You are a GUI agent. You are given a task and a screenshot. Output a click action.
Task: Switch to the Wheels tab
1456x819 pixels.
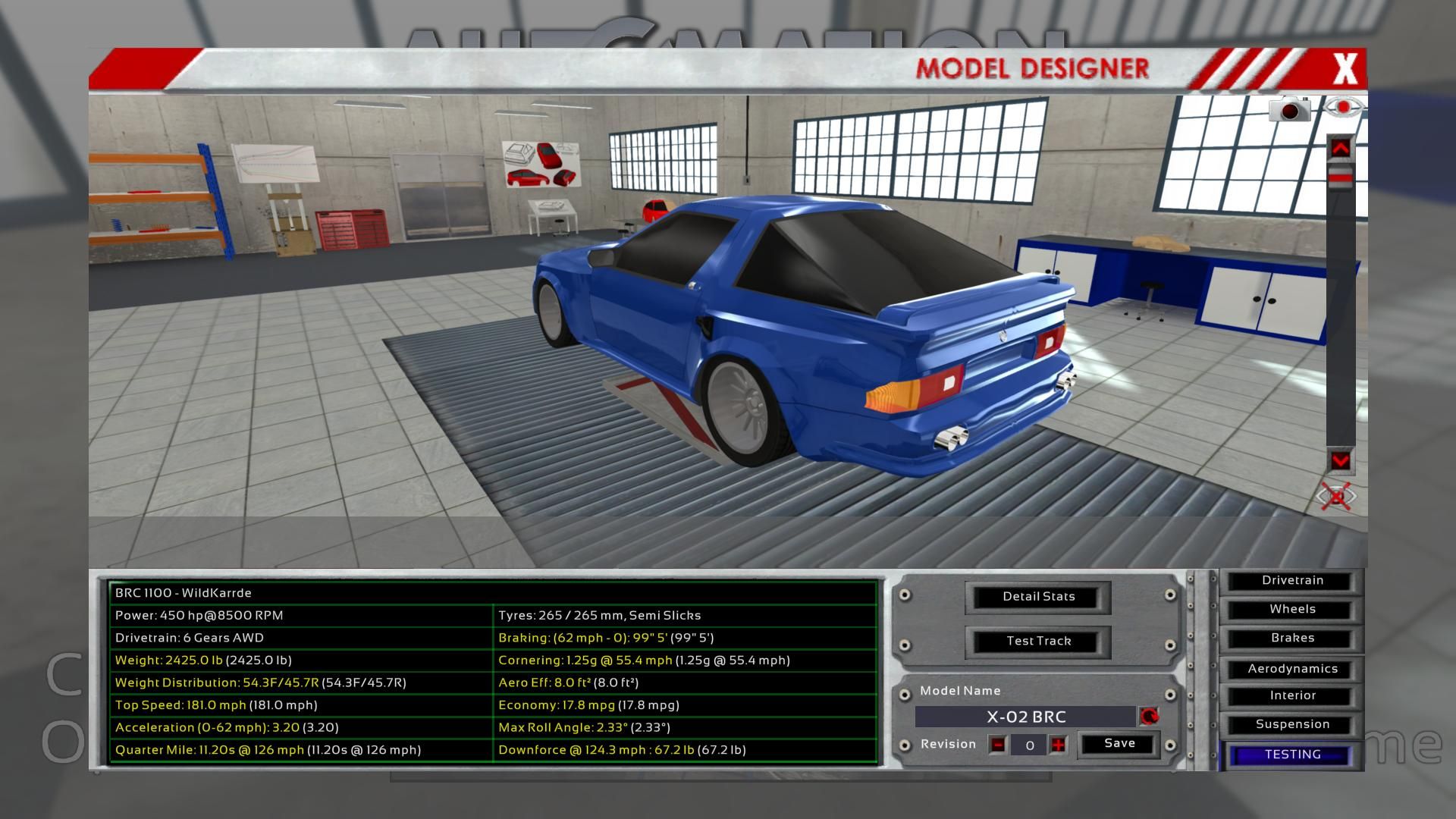click(x=1292, y=610)
